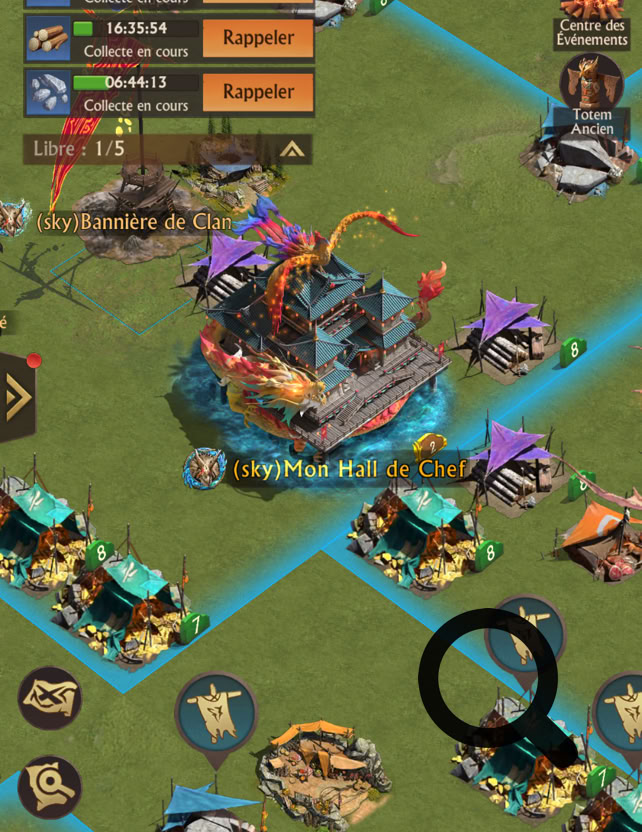Open the crossed-swords map icon
This screenshot has width=642, height=832.
(x=49, y=697)
